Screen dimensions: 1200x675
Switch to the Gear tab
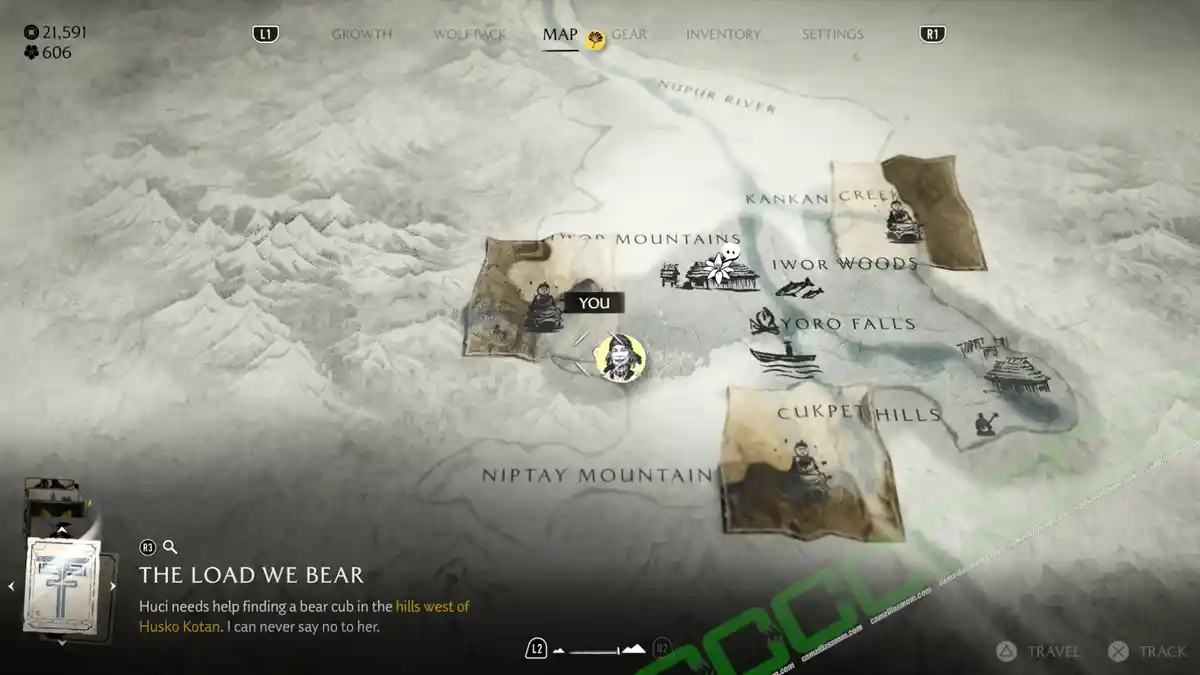point(629,34)
